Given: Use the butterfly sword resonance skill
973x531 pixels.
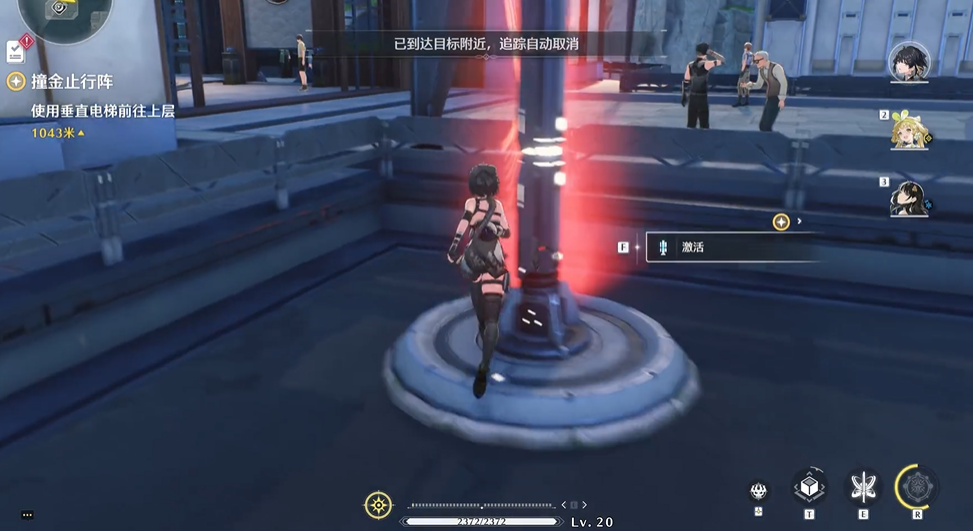Looking at the screenshot, I should 862,487.
